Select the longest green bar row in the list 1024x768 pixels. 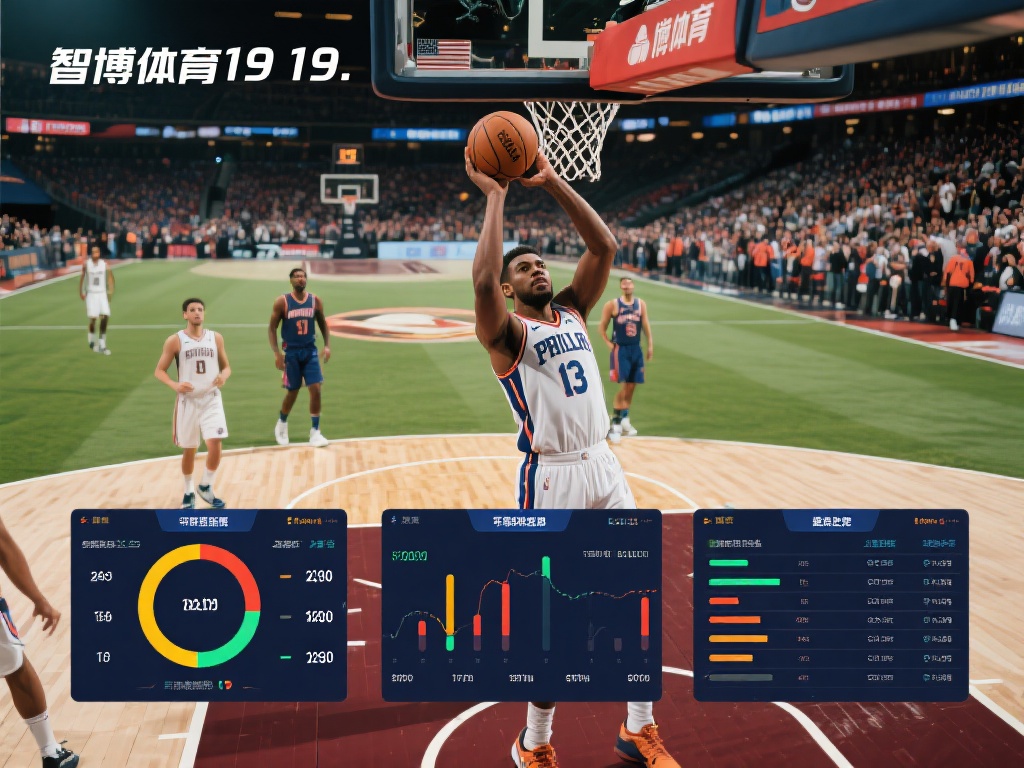point(744,582)
